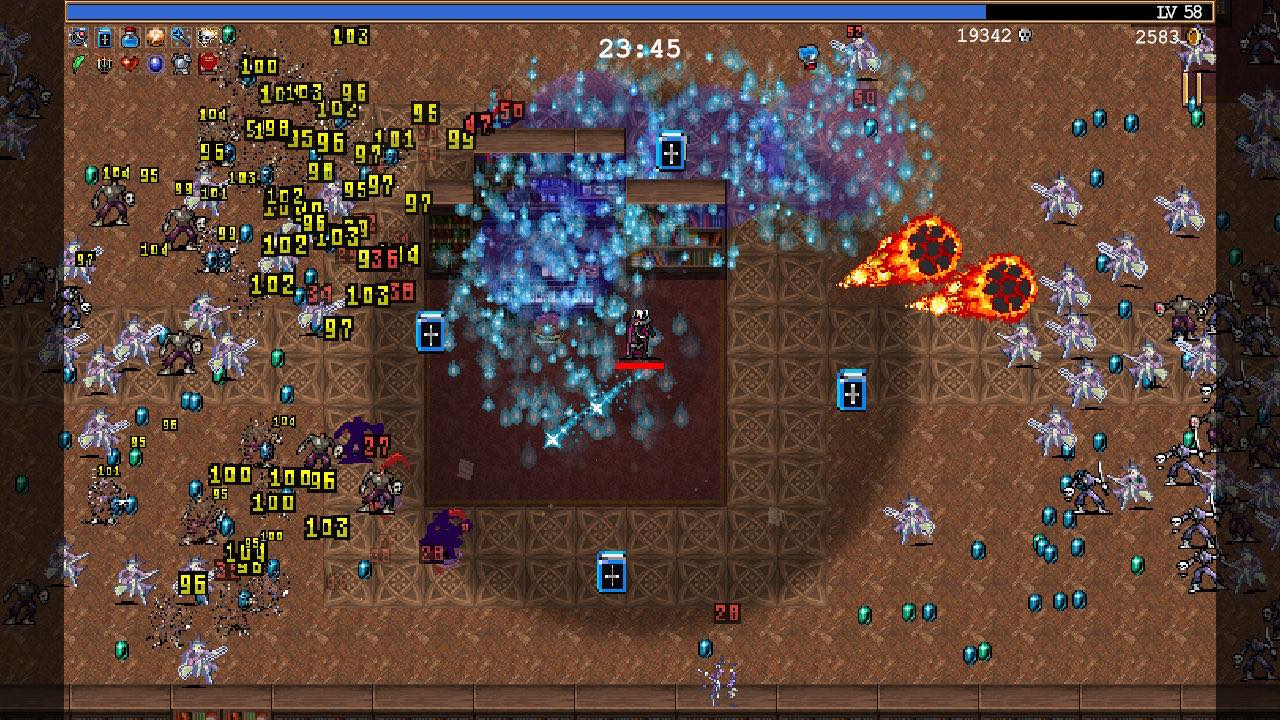The width and height of the screenshot is (1280, 720).
Task: Click the blue tome with cross weapon icon
Action: pos(103,38)
